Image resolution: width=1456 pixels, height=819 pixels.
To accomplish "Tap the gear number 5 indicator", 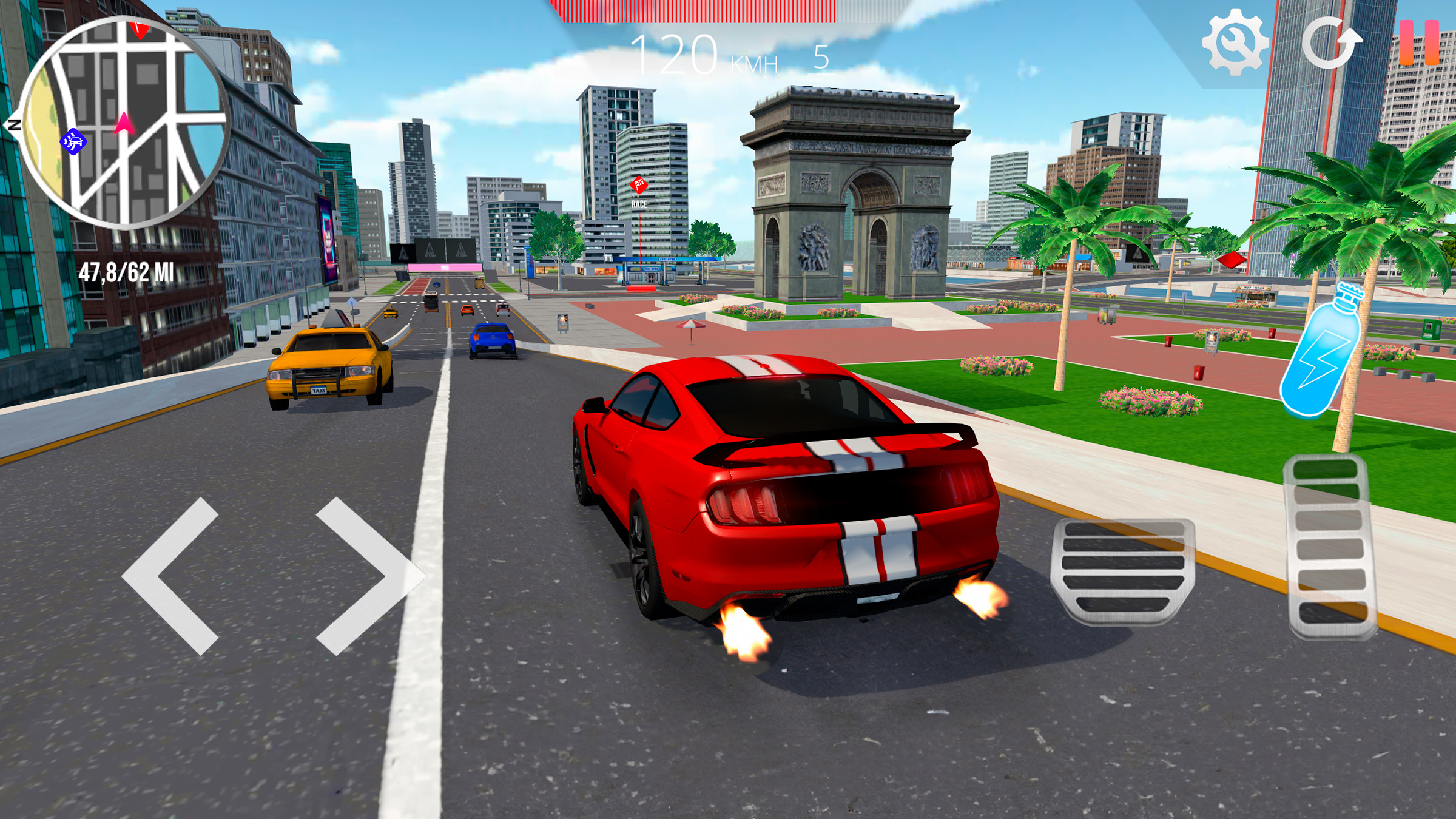I will tap(821, 58).
